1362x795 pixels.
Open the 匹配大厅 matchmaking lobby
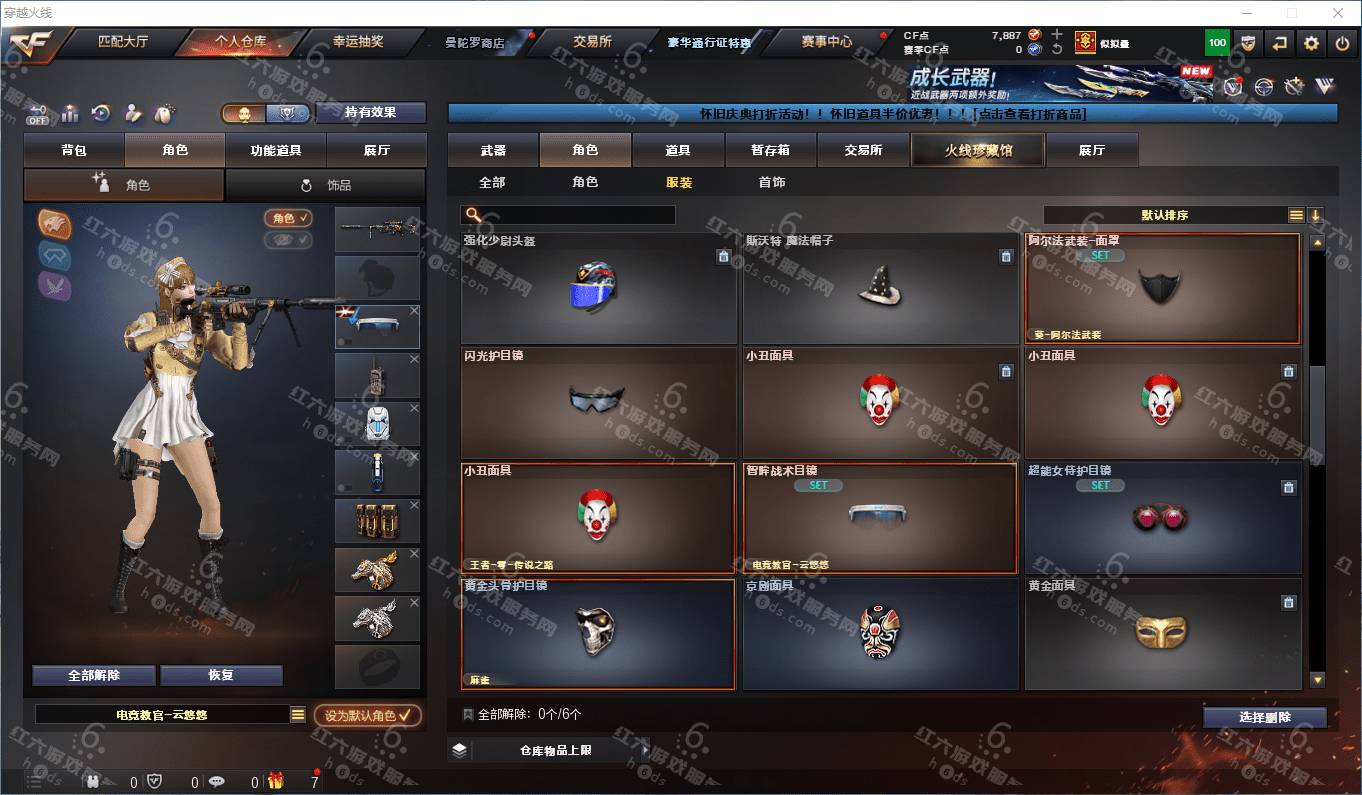pos(122,42)
